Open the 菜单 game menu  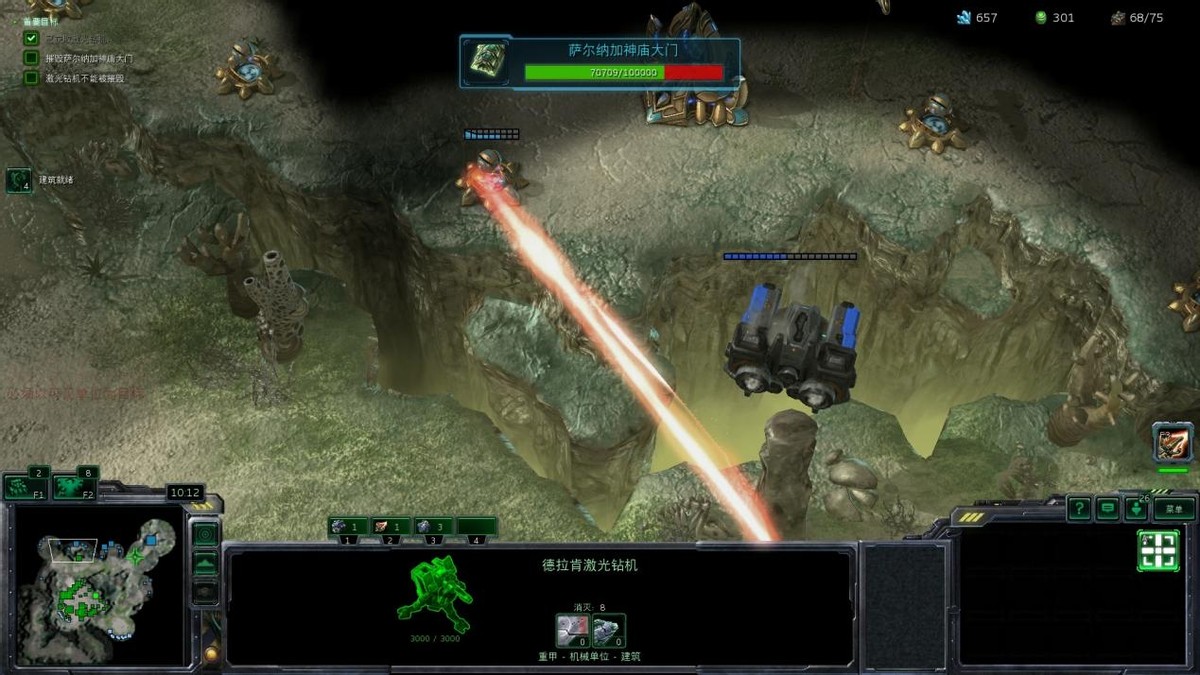[x=1174, y=509]
